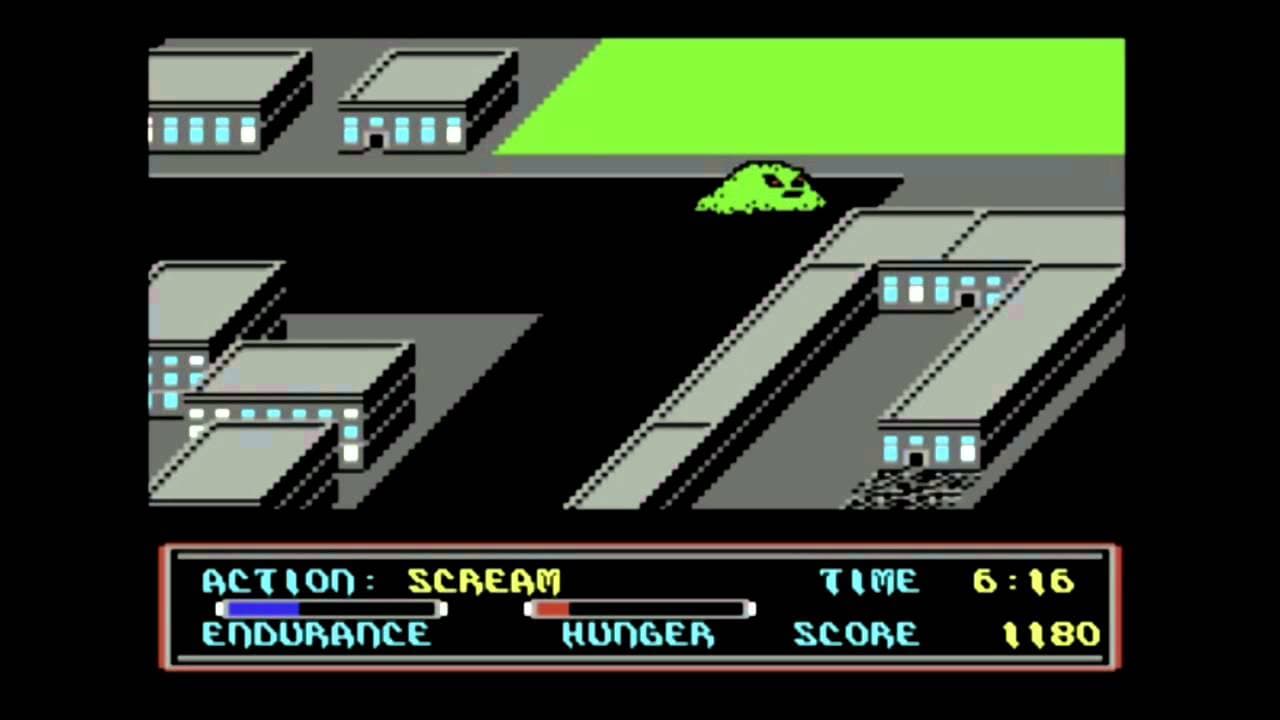Enable the ENDURANCE indicator
This screenshot has height=720, width=1280.
point(315,634)
